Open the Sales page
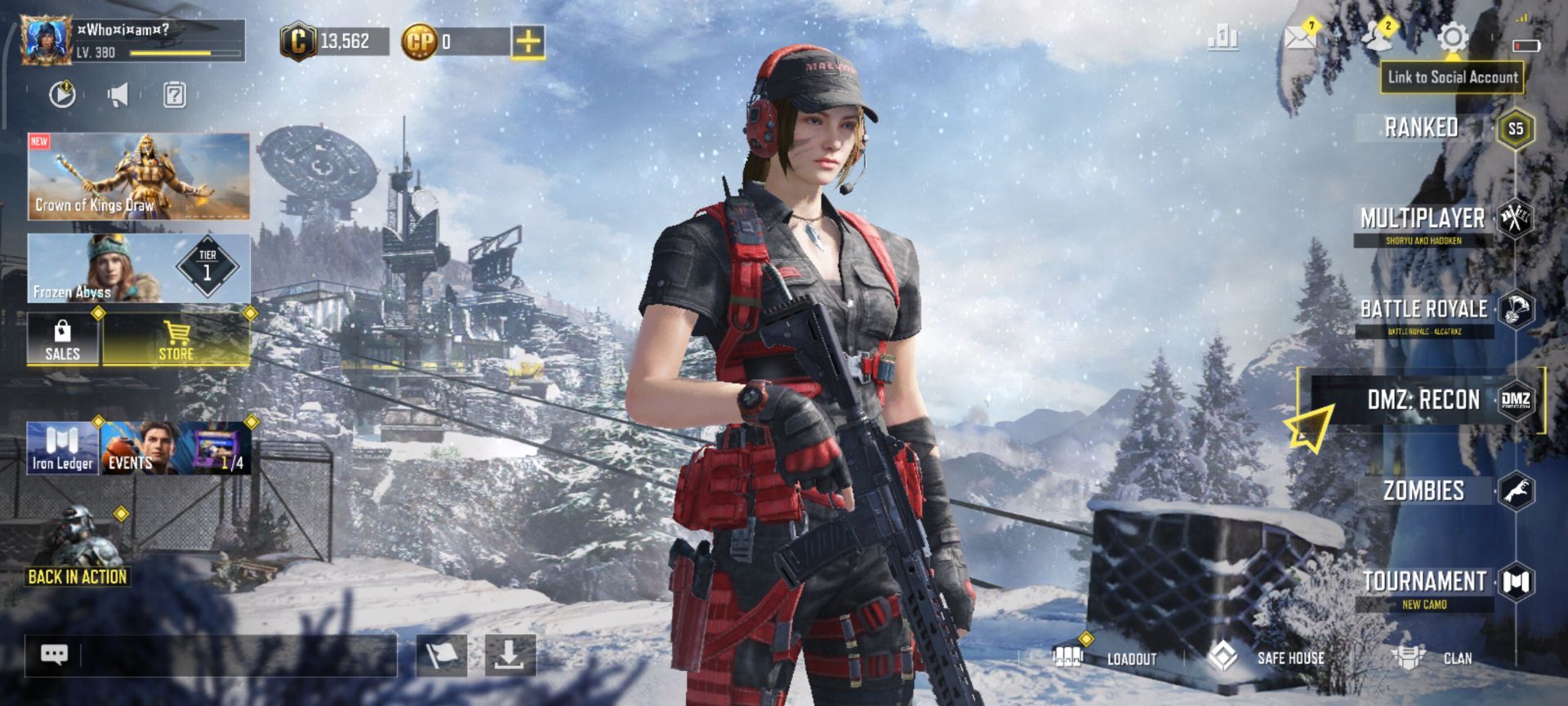The height and width of the screenshot is (706, 1568). click(63, 339)
